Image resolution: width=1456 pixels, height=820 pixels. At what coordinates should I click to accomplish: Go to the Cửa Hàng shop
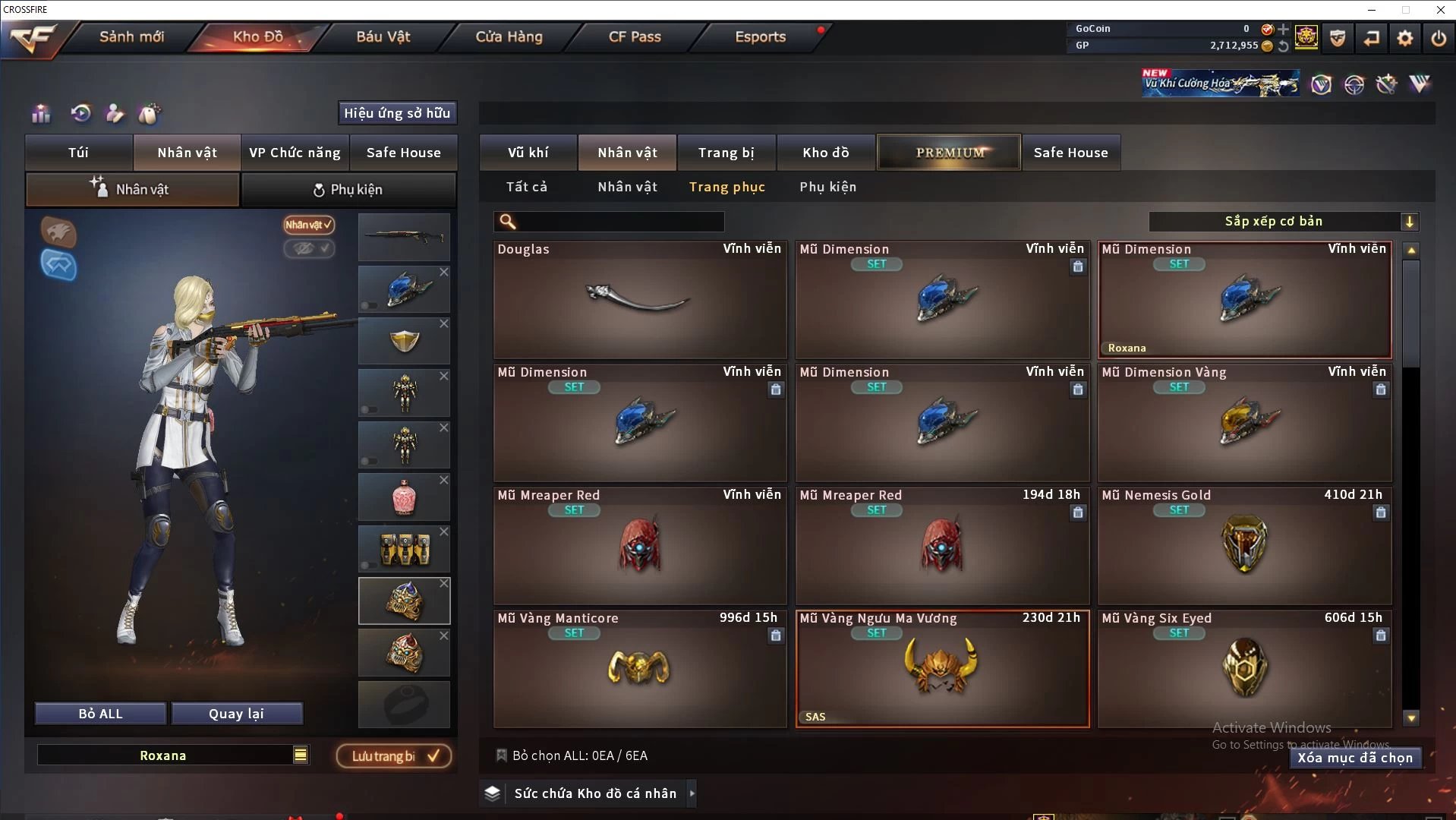click(x=509, y=36)
